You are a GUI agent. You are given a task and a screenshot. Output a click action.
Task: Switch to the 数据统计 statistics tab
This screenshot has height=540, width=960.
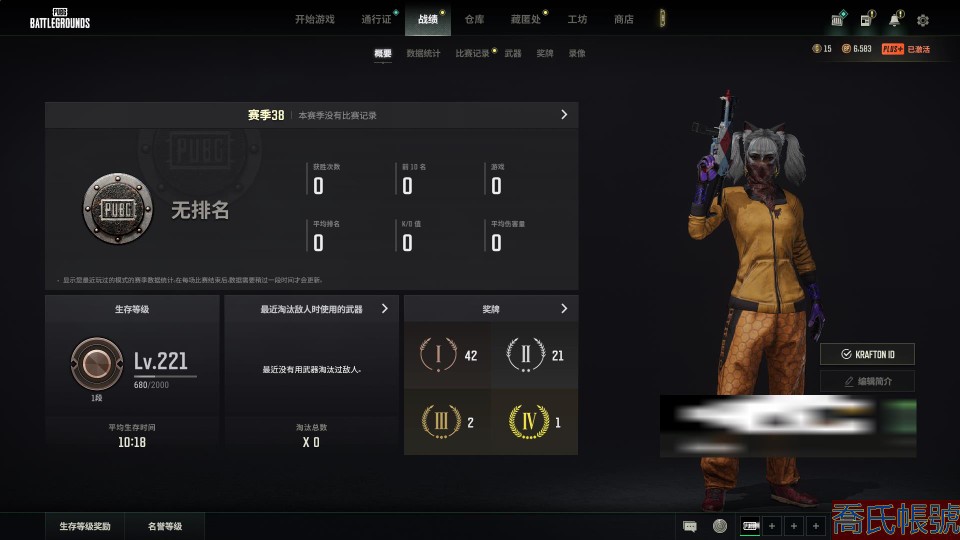(423, 54)
